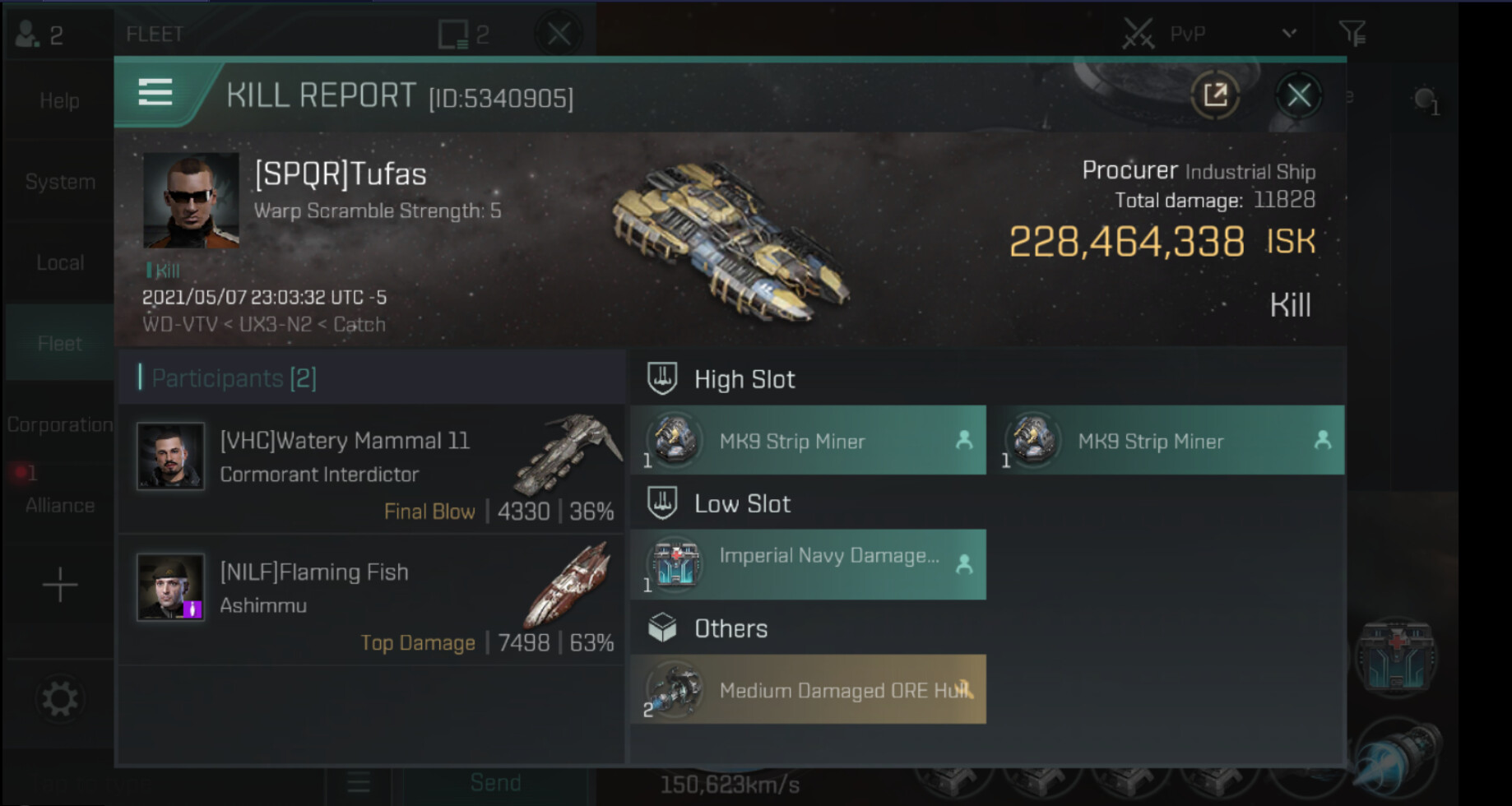Switch to the System chat channel

pyautogui.click(x=59, y=182)
